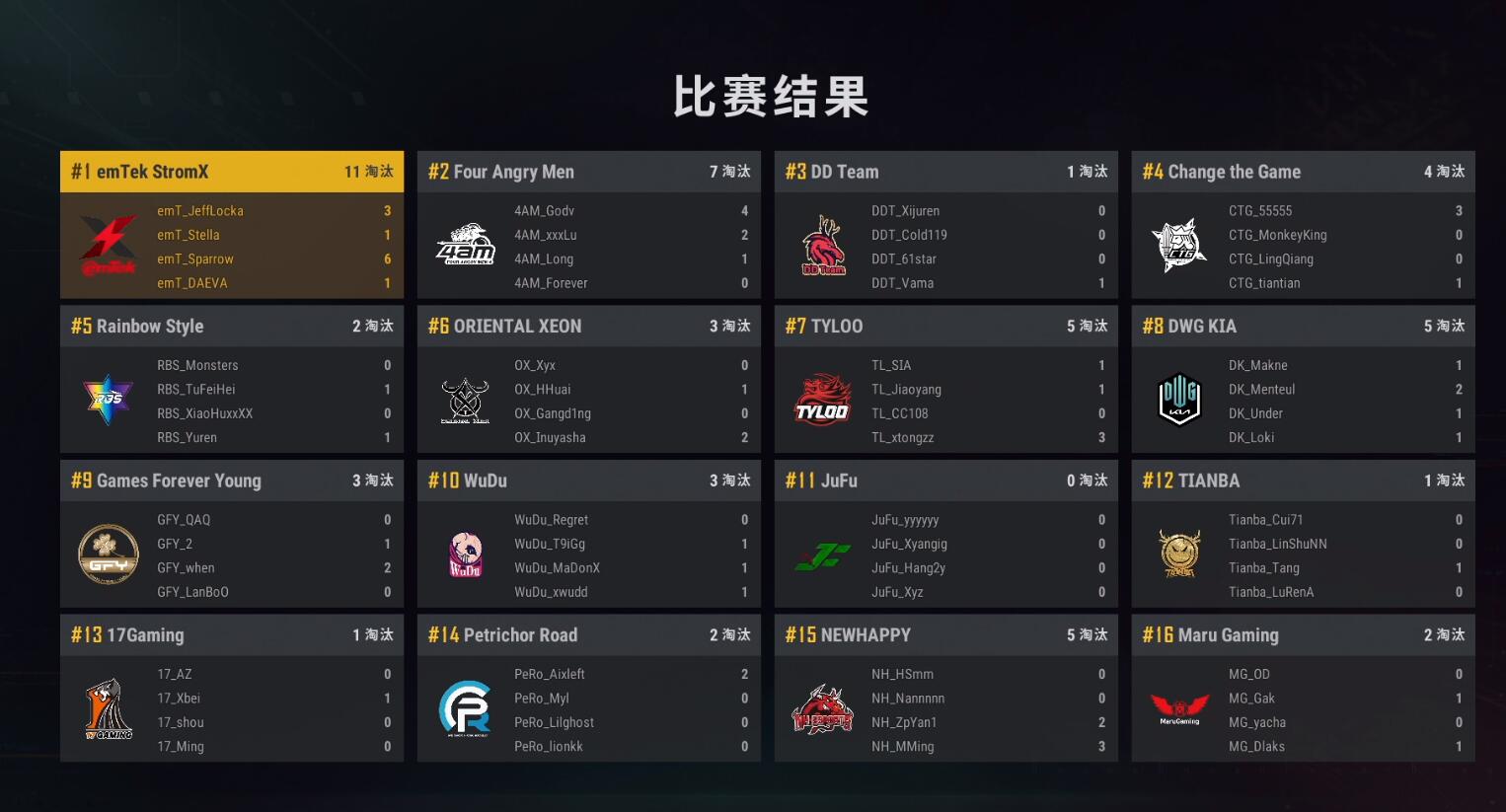Click the CTG Change the Game logo

(x=1179, y=246)
